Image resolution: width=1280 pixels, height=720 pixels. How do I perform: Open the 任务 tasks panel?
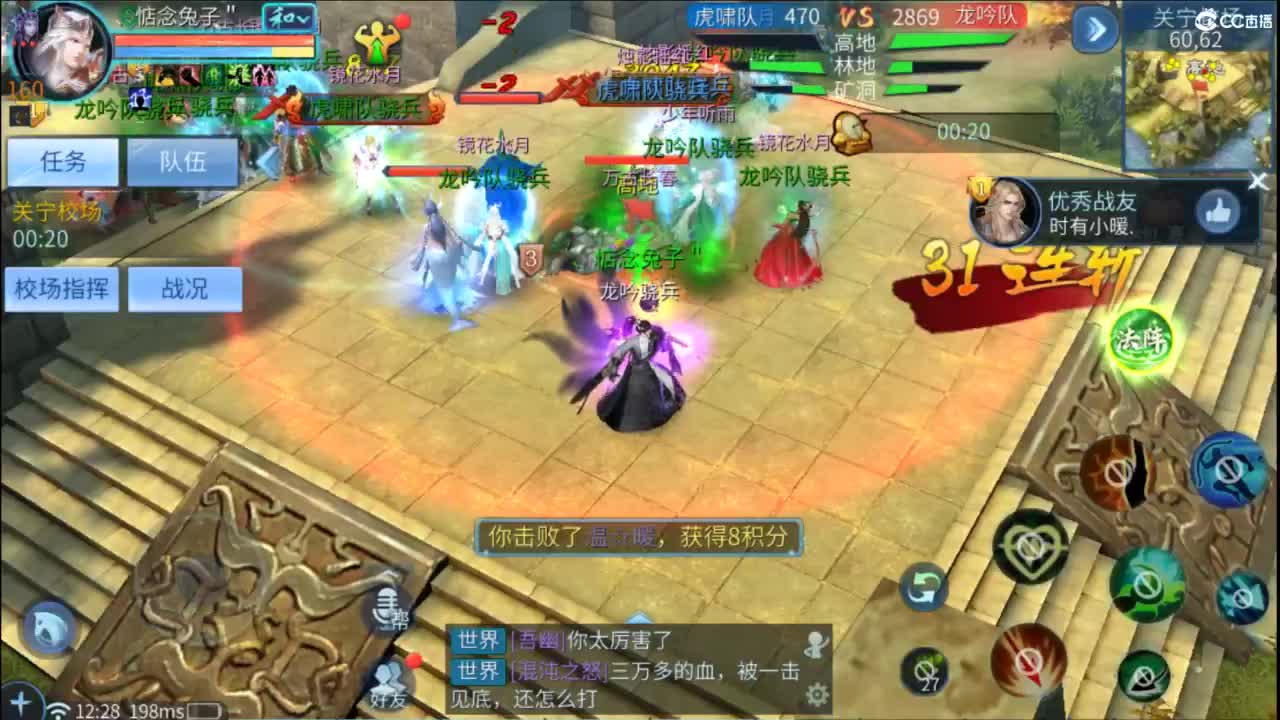click(x=62, y=162)
